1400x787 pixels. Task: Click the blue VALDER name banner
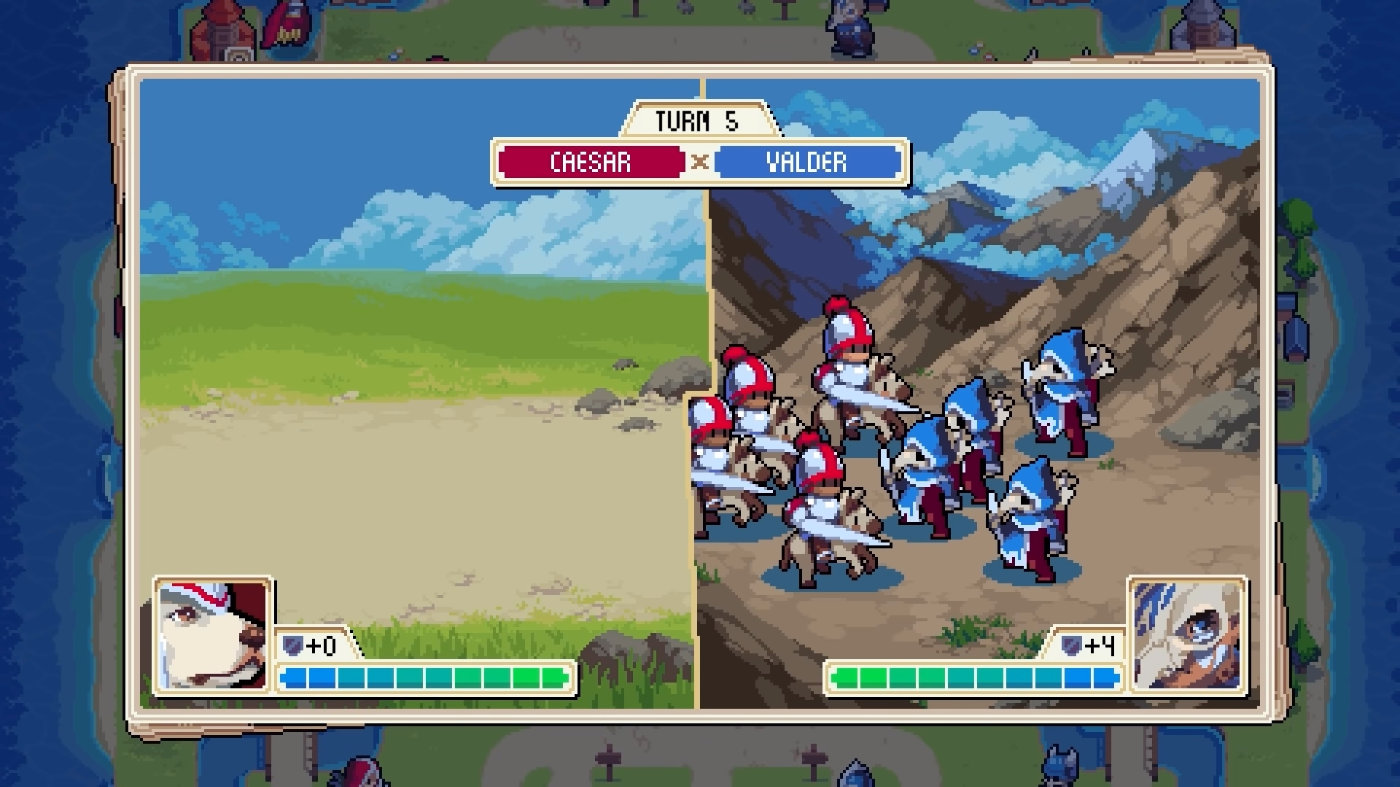click(806, 163)
